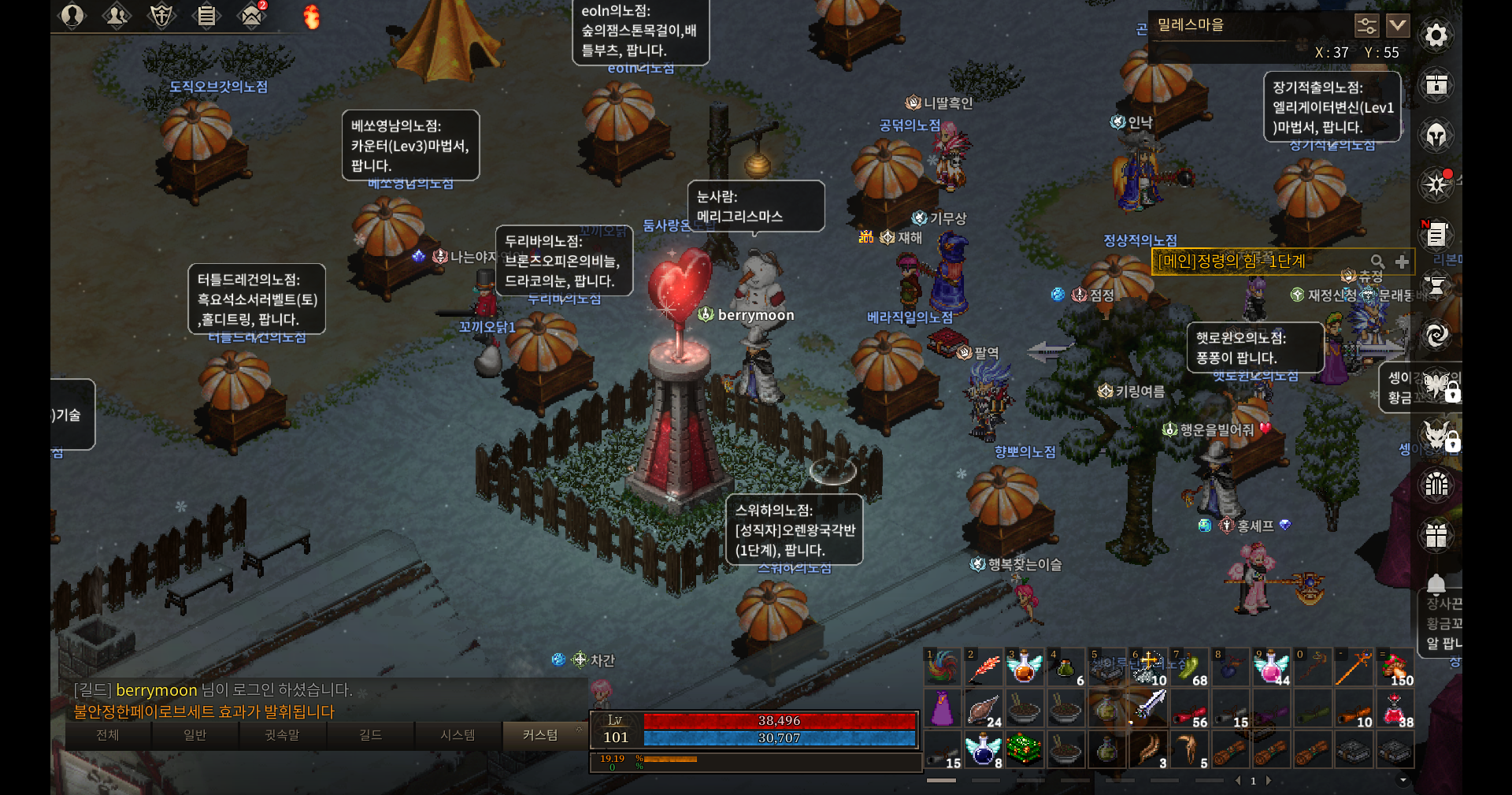Add a quest with the plus button

click(1402, 262)
